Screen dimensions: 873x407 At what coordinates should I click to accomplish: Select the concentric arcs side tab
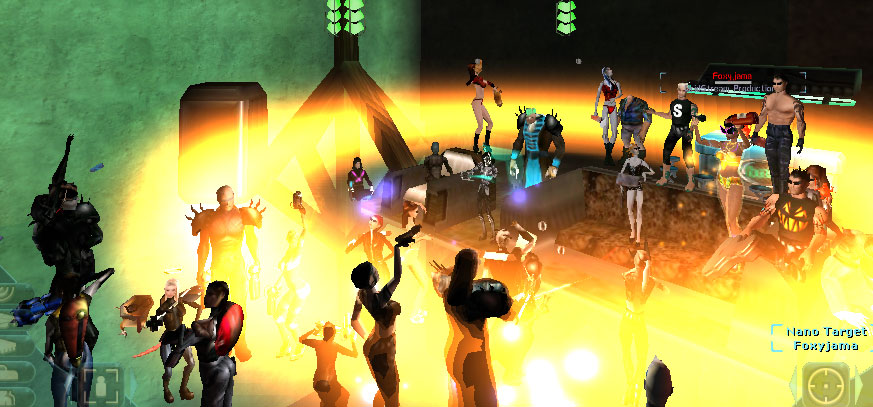point(10,291)
